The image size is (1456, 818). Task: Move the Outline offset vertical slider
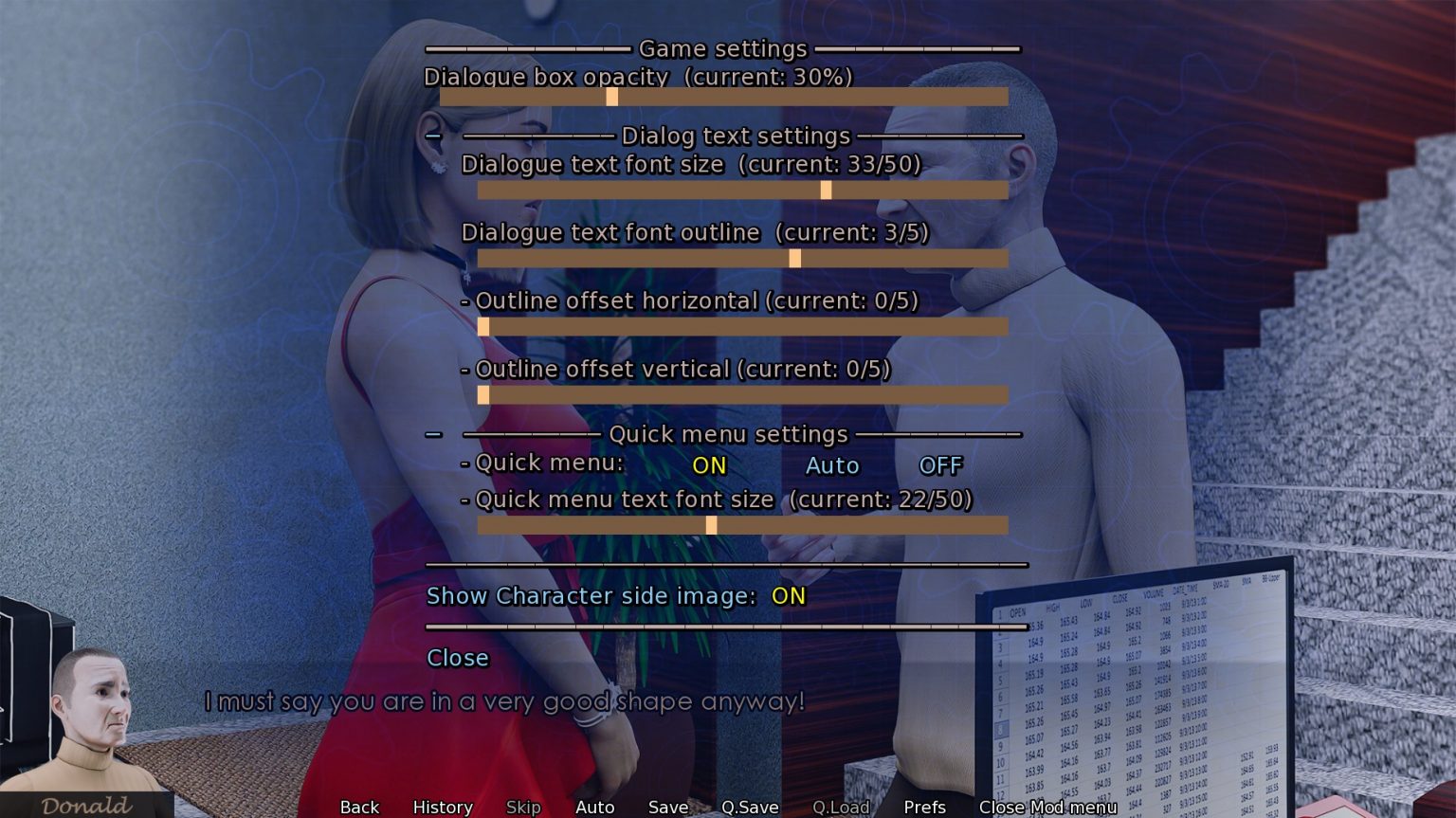(x=484, y=393)
